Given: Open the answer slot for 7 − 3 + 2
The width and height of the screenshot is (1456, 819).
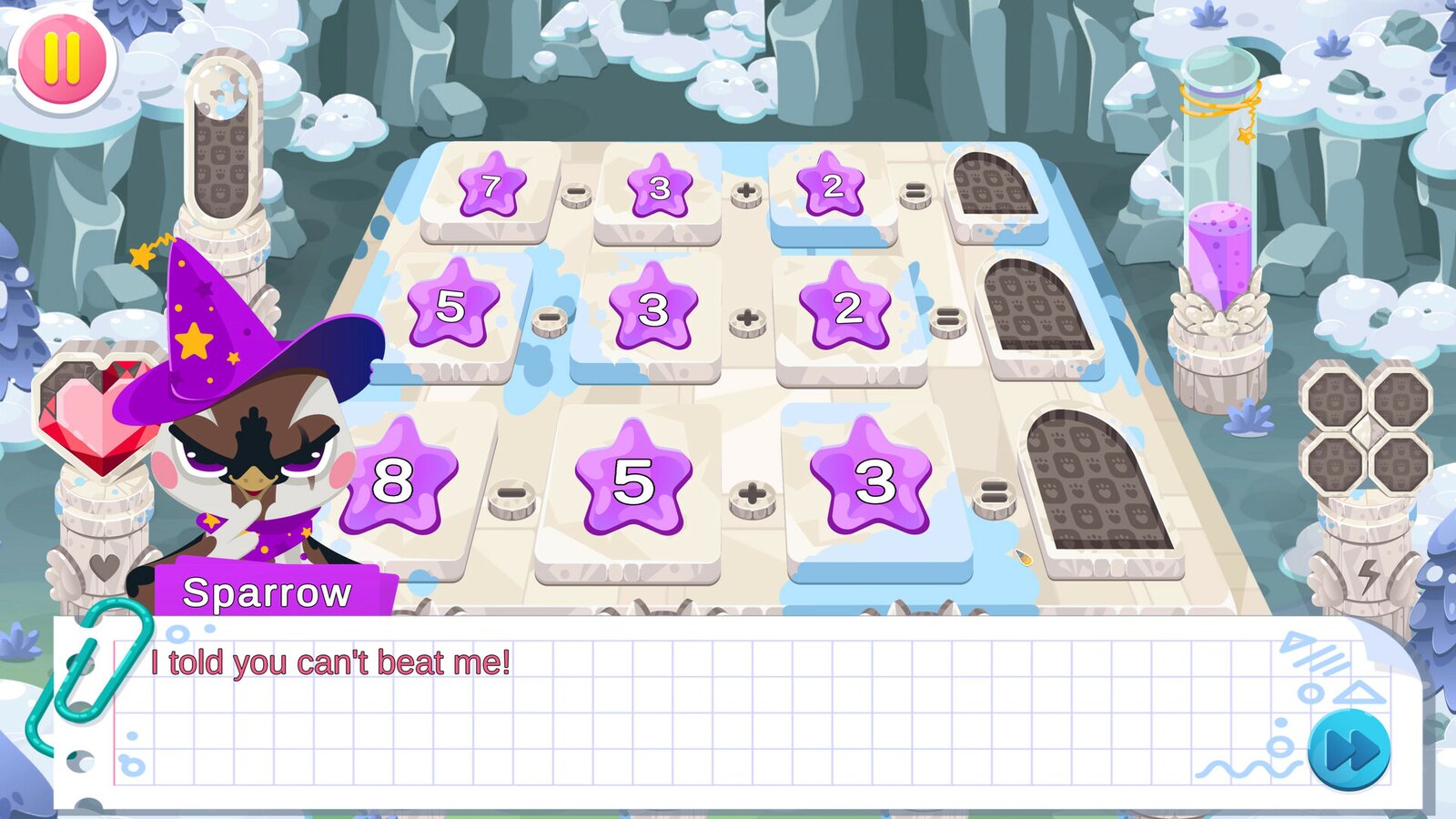Looking at the screenshot, I should point(994,185).
